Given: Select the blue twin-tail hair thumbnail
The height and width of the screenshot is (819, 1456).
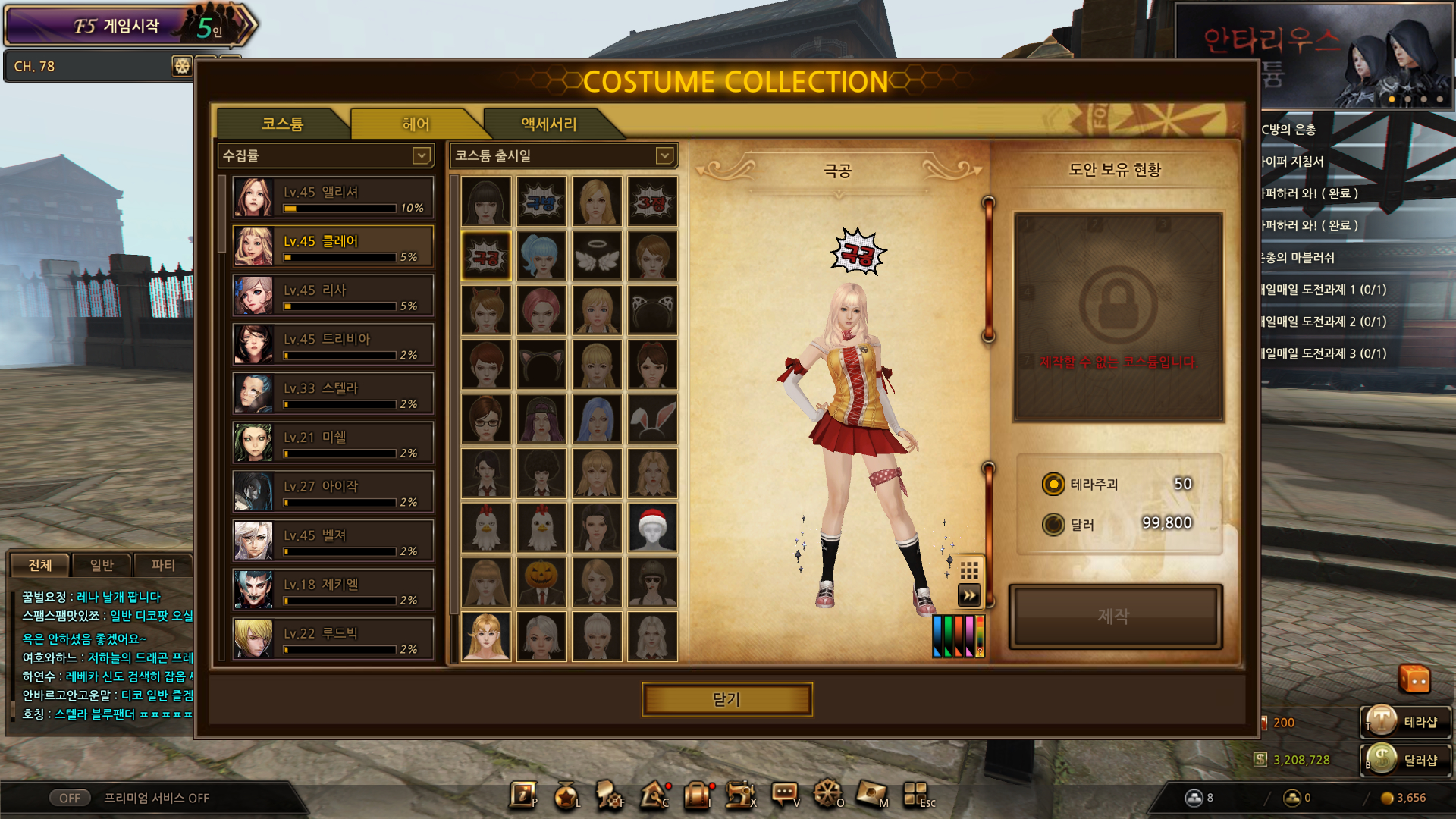Looking at the screenshot, I should click(541, 256).
